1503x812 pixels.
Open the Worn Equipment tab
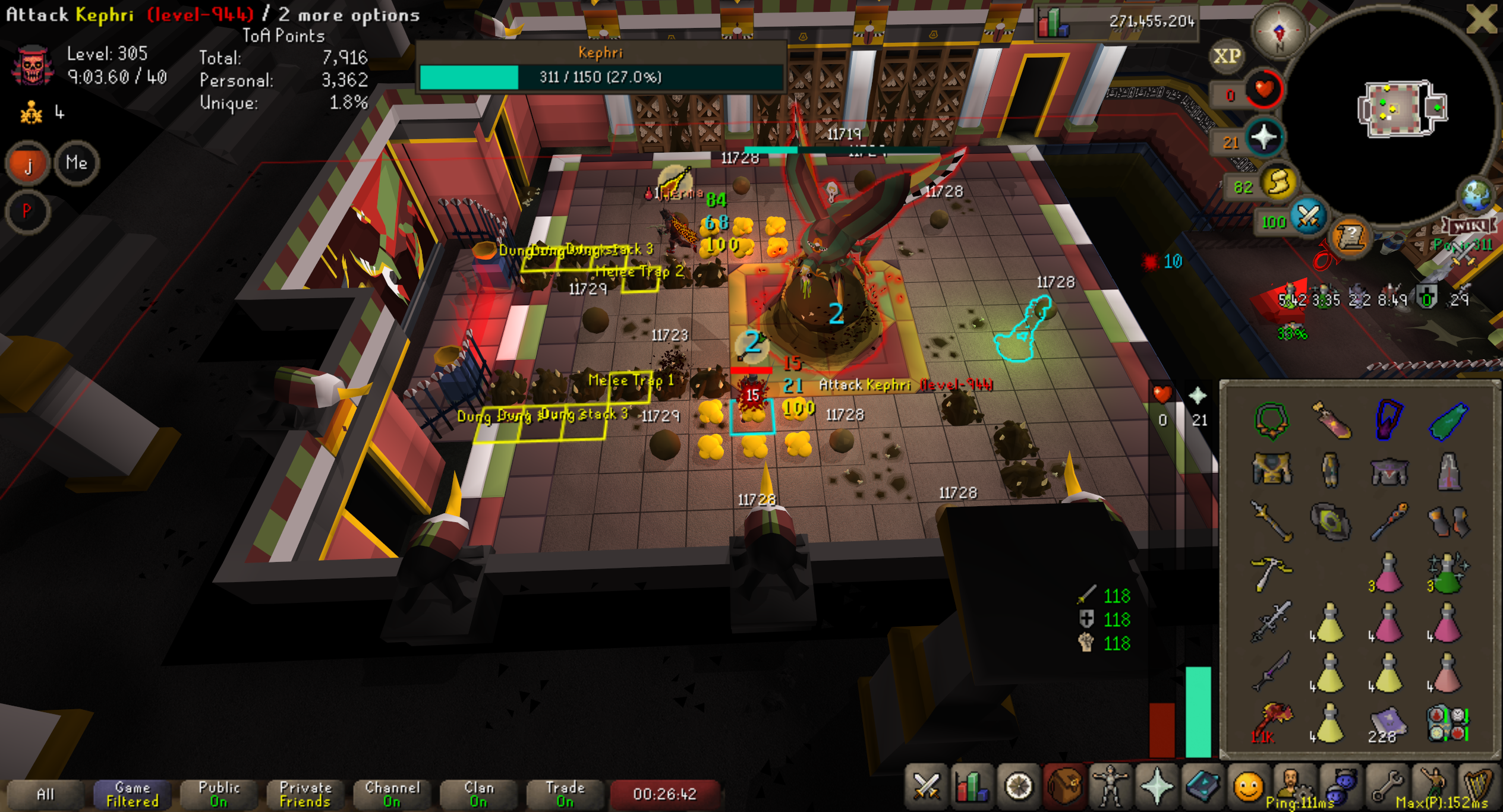[1110, 787]
